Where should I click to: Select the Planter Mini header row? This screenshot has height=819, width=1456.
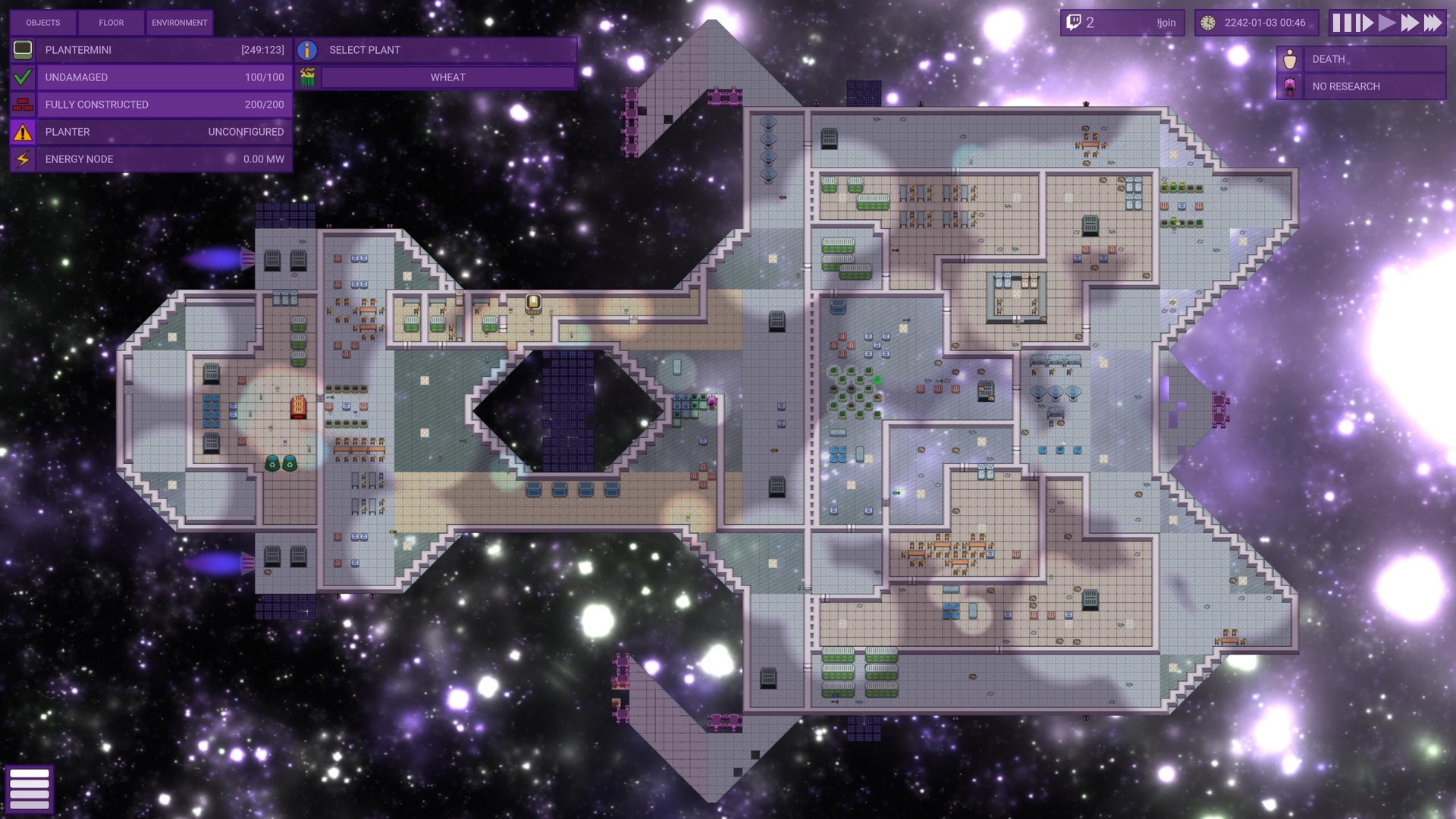[152, 50]
